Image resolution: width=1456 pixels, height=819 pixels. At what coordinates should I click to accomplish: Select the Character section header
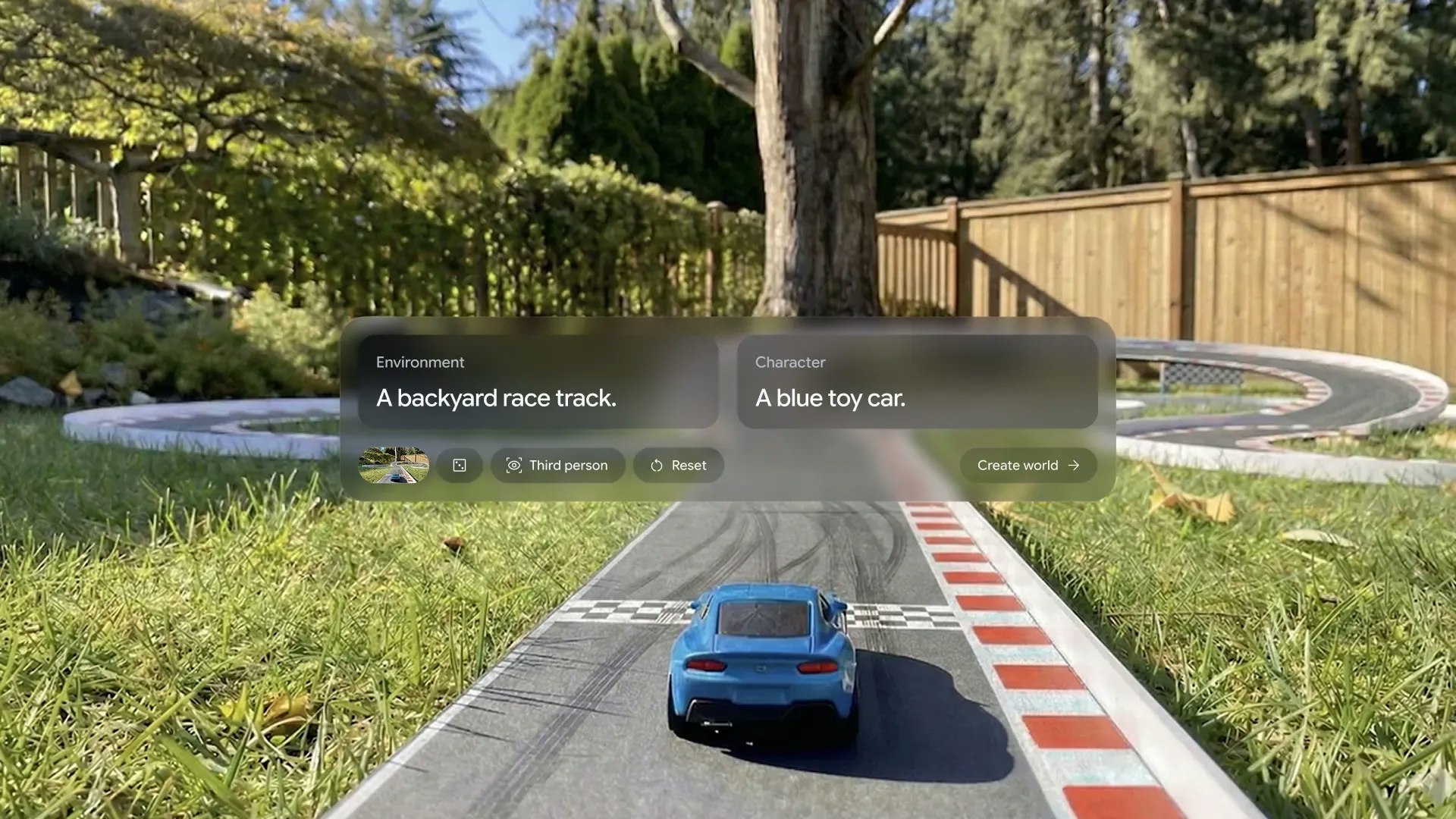pos(790,362)
